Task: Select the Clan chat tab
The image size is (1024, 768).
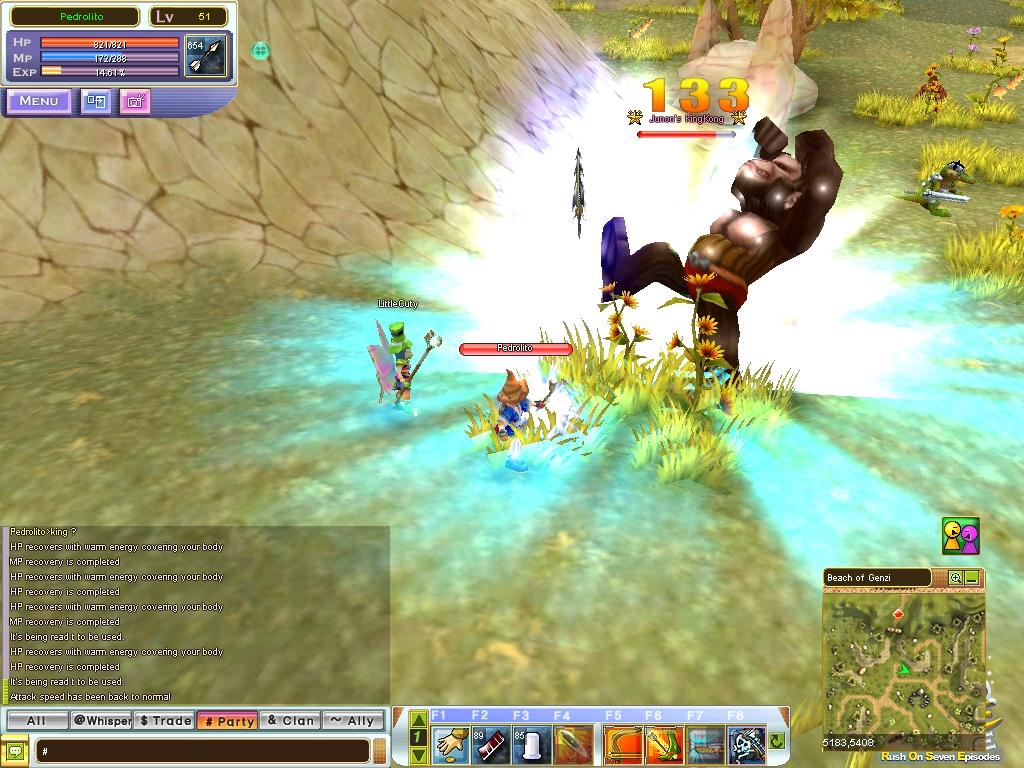Action: [290, 720]
